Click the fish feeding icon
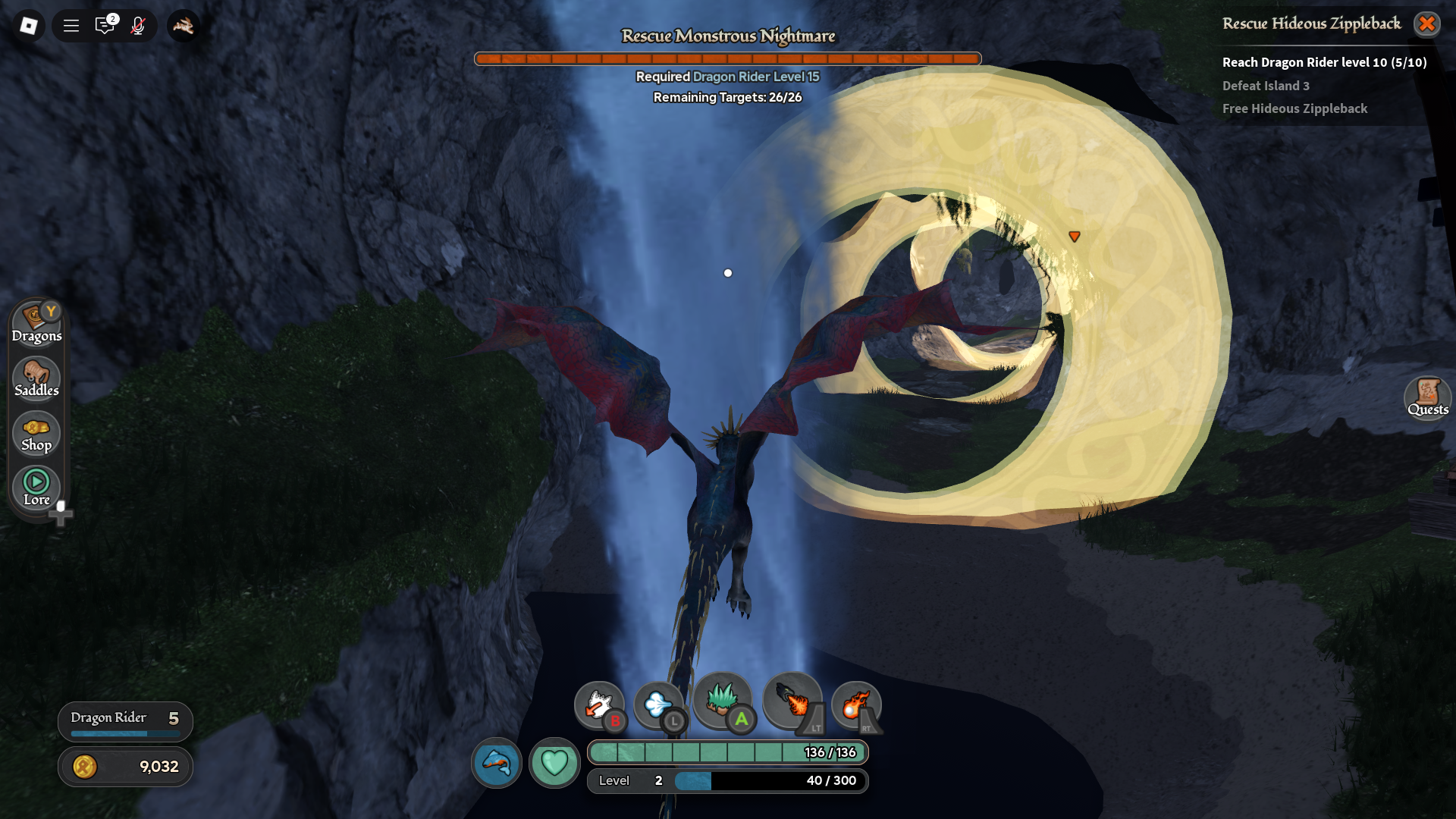The width and height of the screenshot is (1456, 819). click(497, 762)
